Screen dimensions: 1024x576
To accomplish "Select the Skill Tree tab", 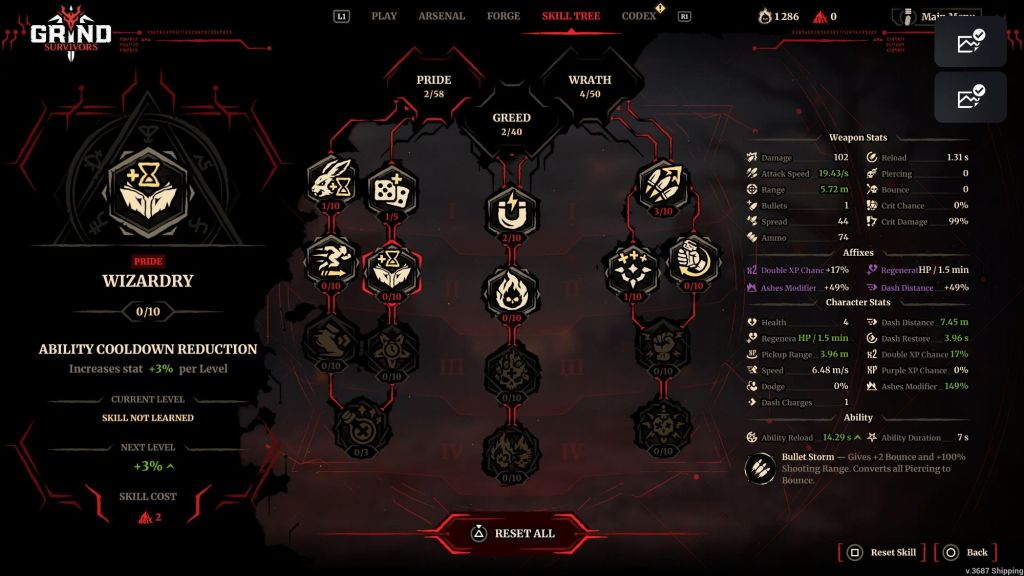I will pos(571,16).
